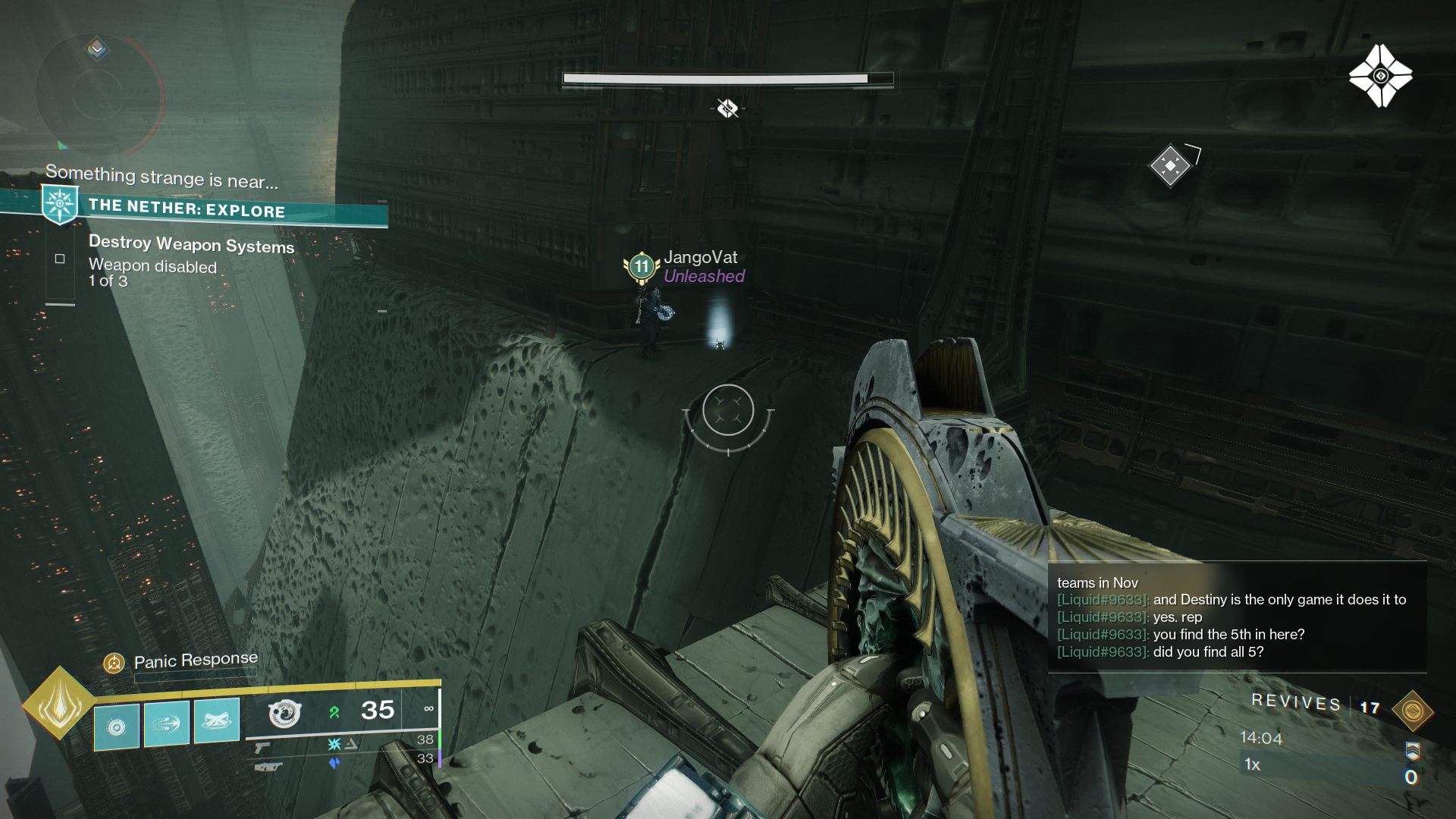Click the revive token icon beside REVIVES 17
This screenshot has height=819, width=1456.
click(1411, 711)
